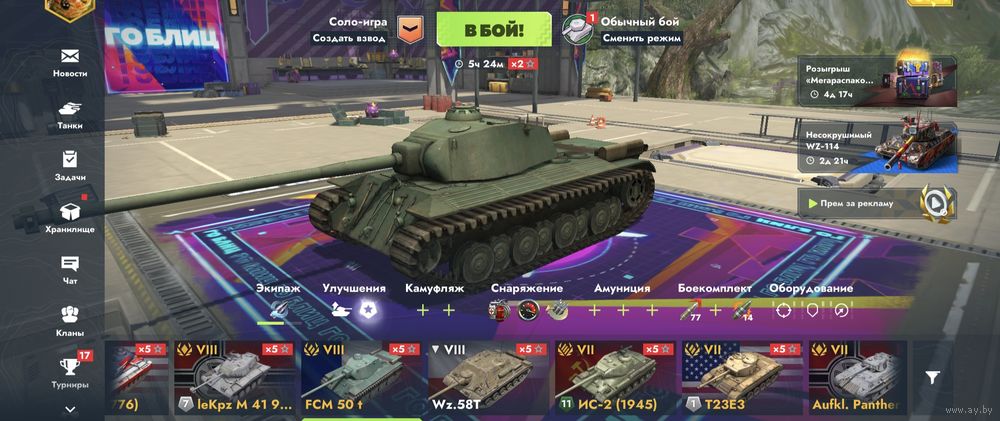Open the Мегараспаковка giveaway event banner
Image resolution: width=1000 pixels, height=421 pixels.
point(880,82)
